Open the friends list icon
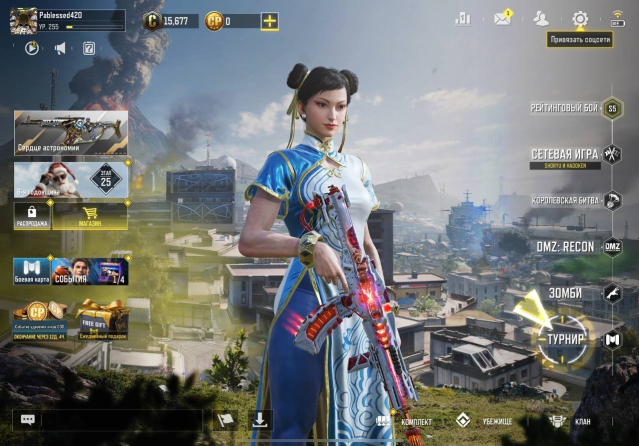 pyautogui.click(x=541, y=18)
